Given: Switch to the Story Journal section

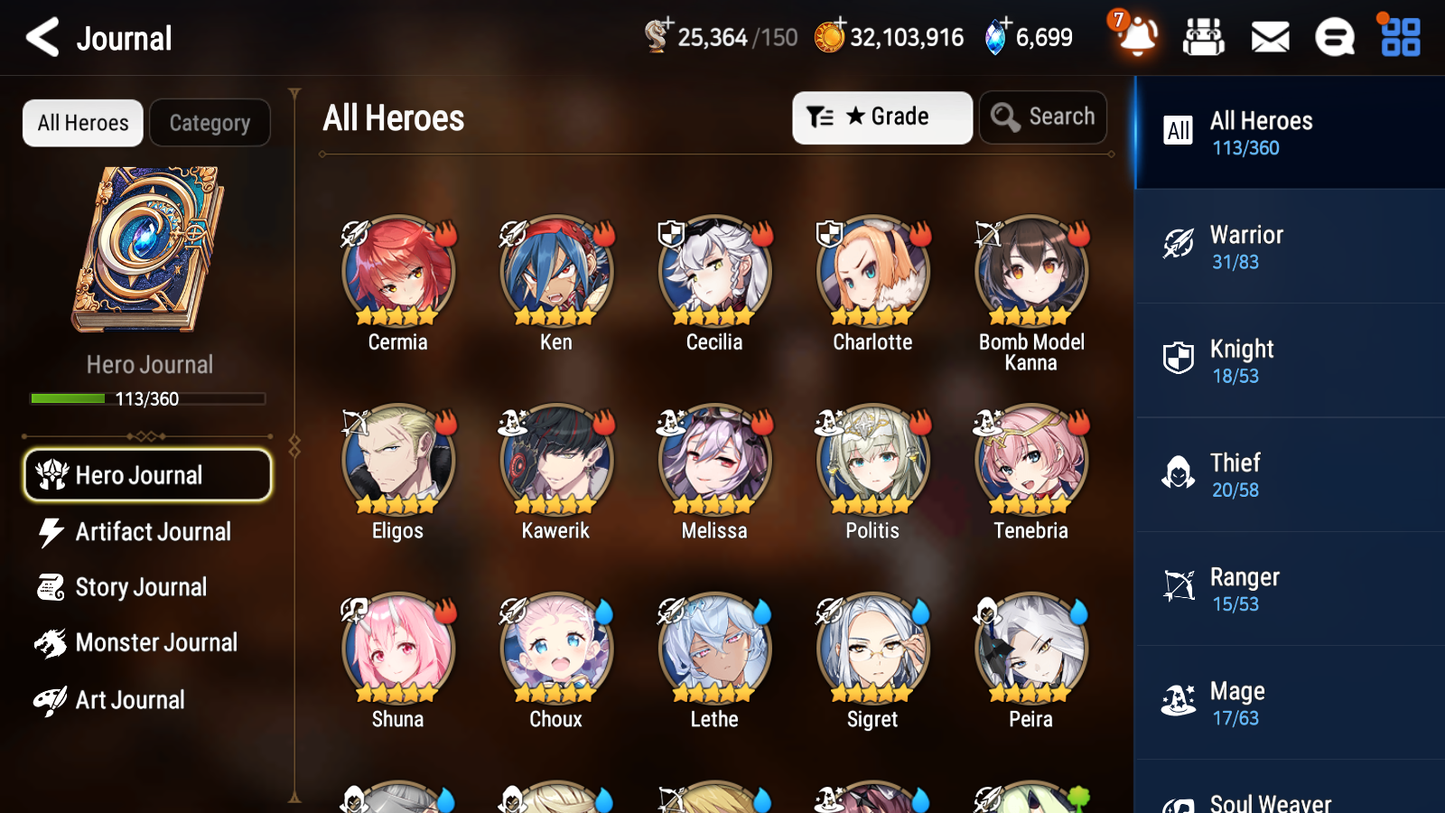Looking at the screenshot, I should point(141,587).
